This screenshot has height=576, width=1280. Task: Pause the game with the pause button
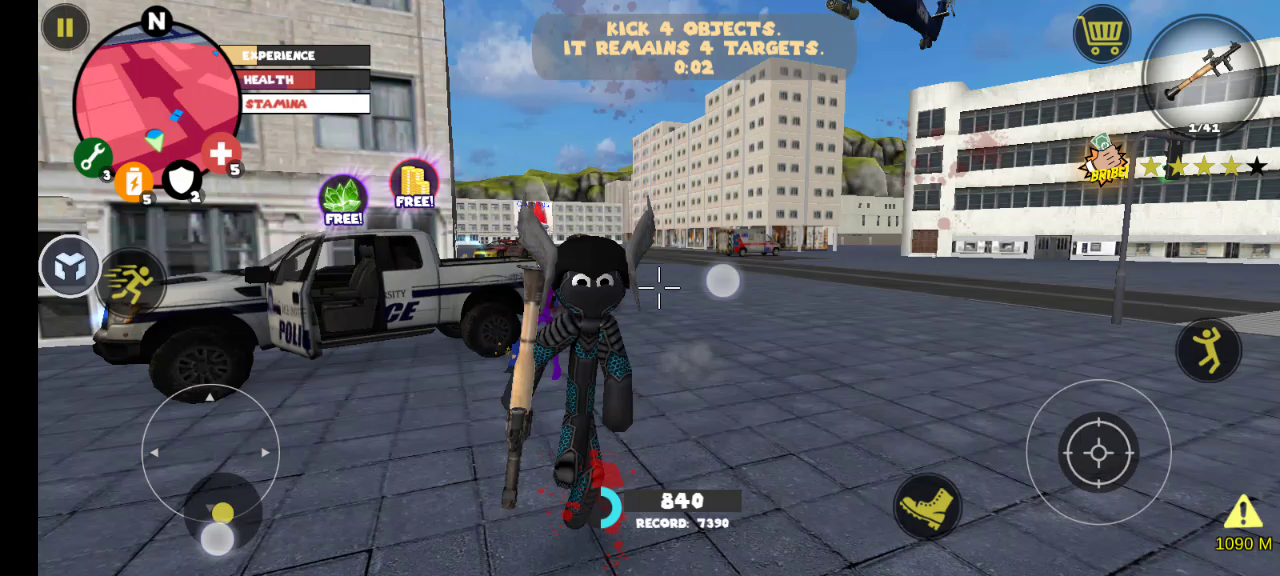[65, 27]
